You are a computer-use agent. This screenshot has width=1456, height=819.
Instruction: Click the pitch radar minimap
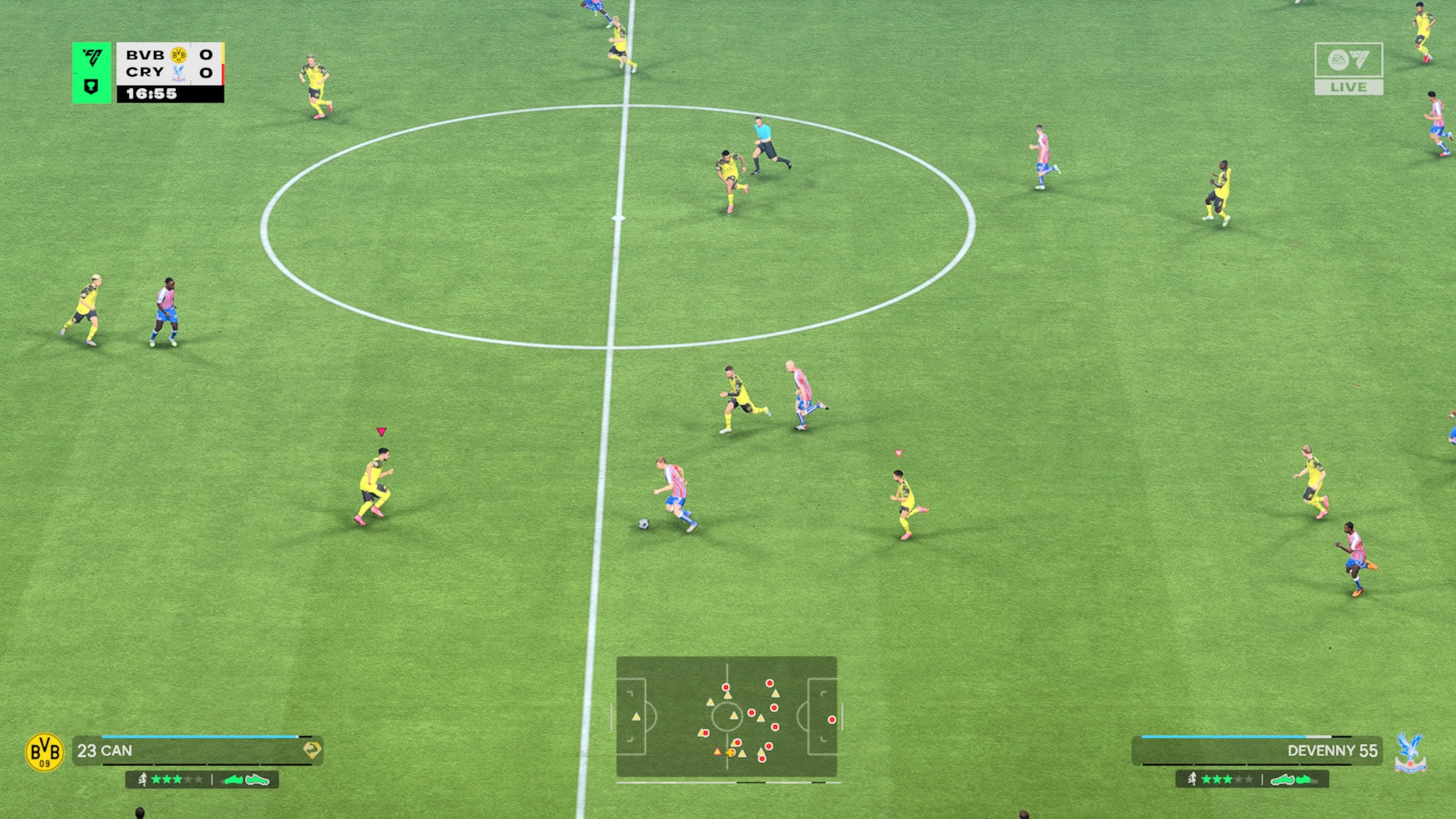(726, 717)
